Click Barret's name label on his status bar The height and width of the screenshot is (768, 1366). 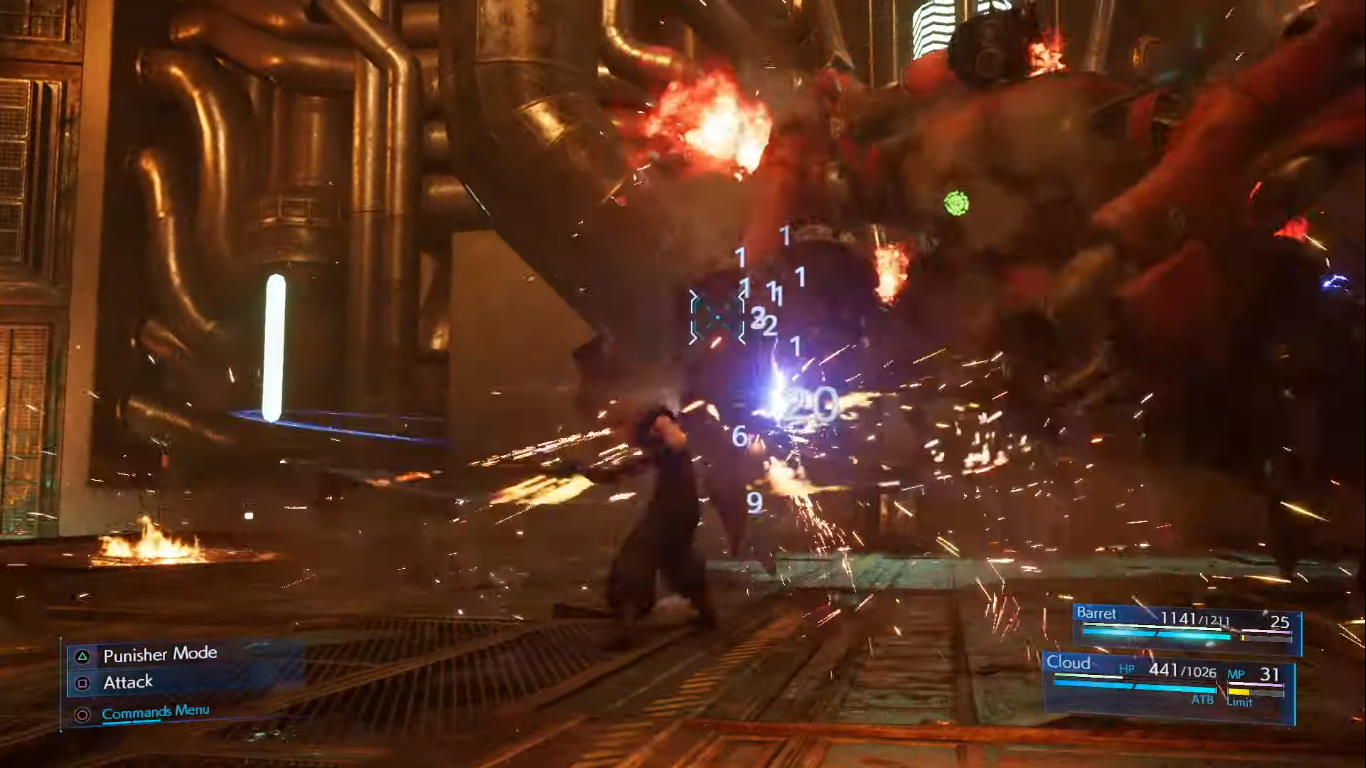pos(1096,613)
